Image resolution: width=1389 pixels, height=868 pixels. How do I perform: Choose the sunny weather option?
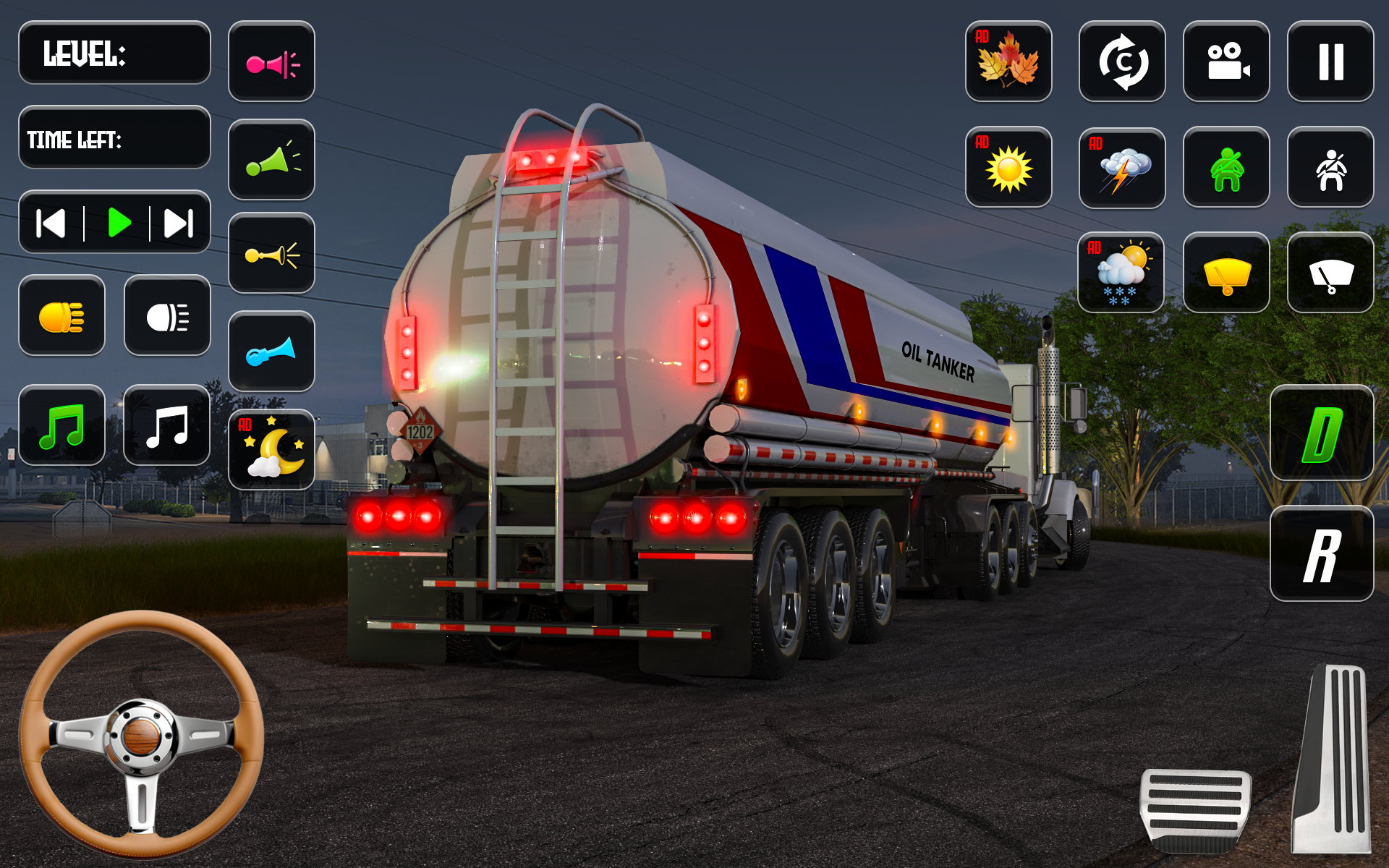(x=1008, y=167)
